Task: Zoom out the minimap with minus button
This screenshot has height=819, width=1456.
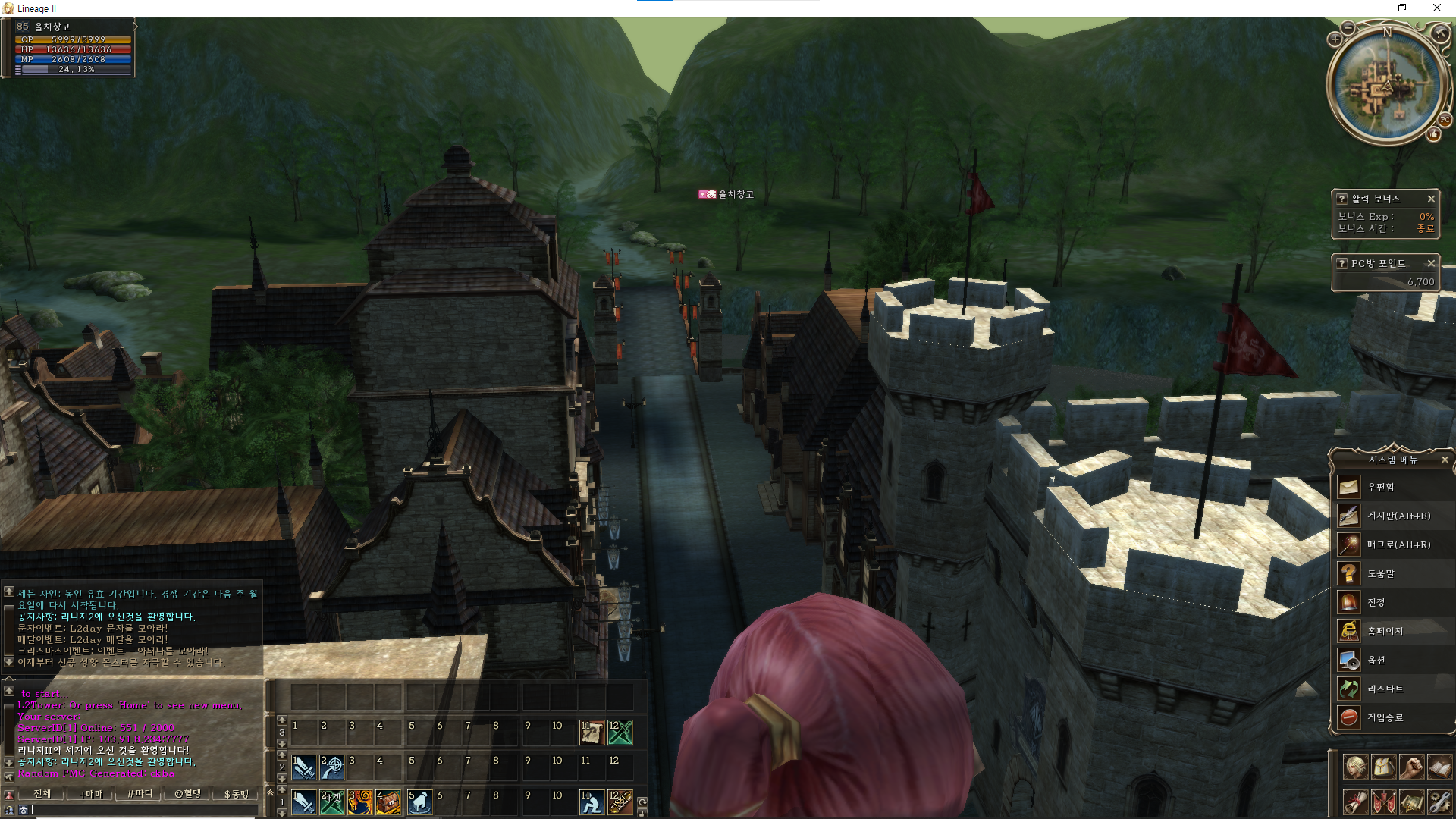Action: [x=1348, y=28]
